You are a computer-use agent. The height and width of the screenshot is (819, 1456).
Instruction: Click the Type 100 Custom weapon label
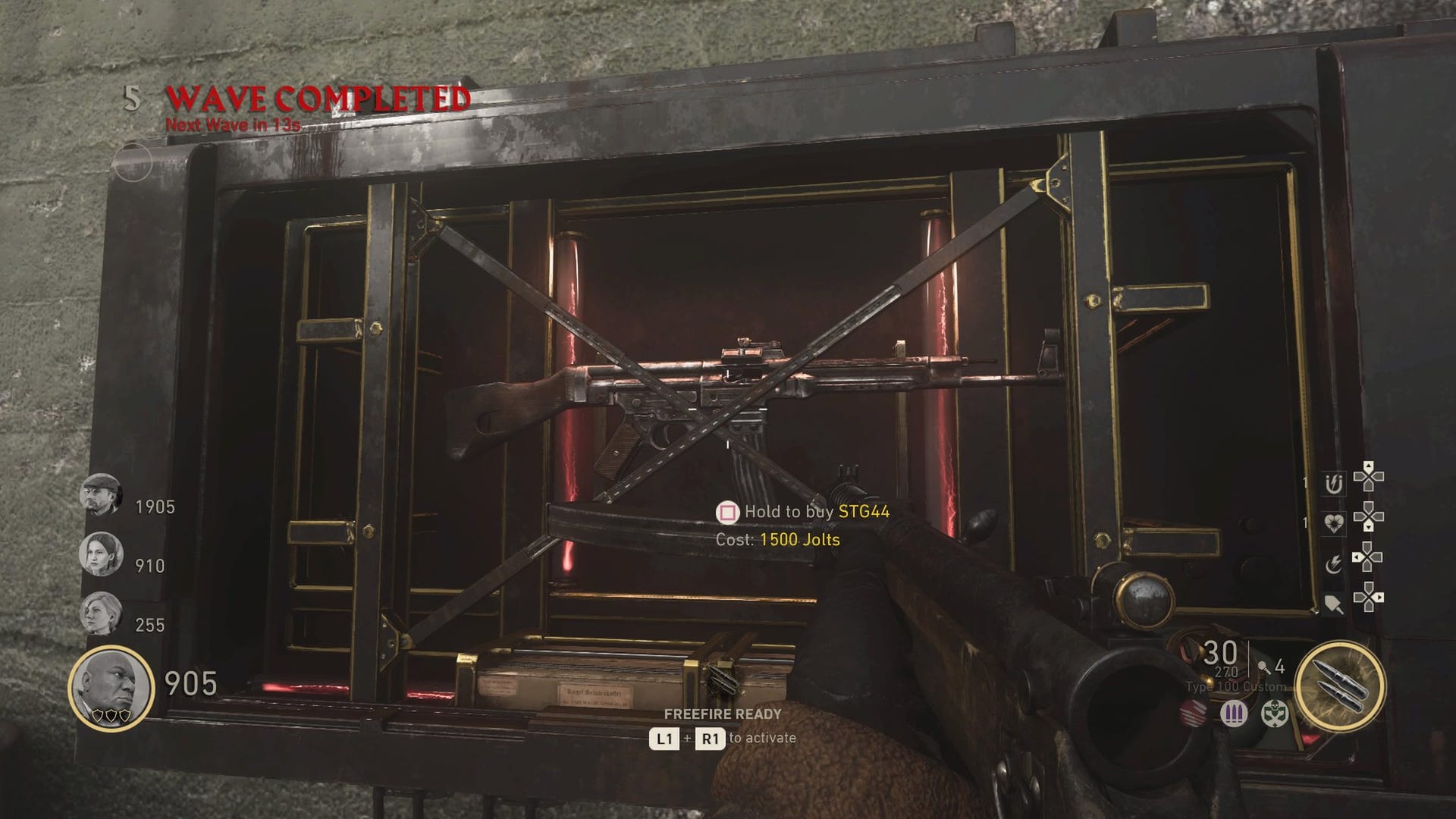[x=1235, y=686]
